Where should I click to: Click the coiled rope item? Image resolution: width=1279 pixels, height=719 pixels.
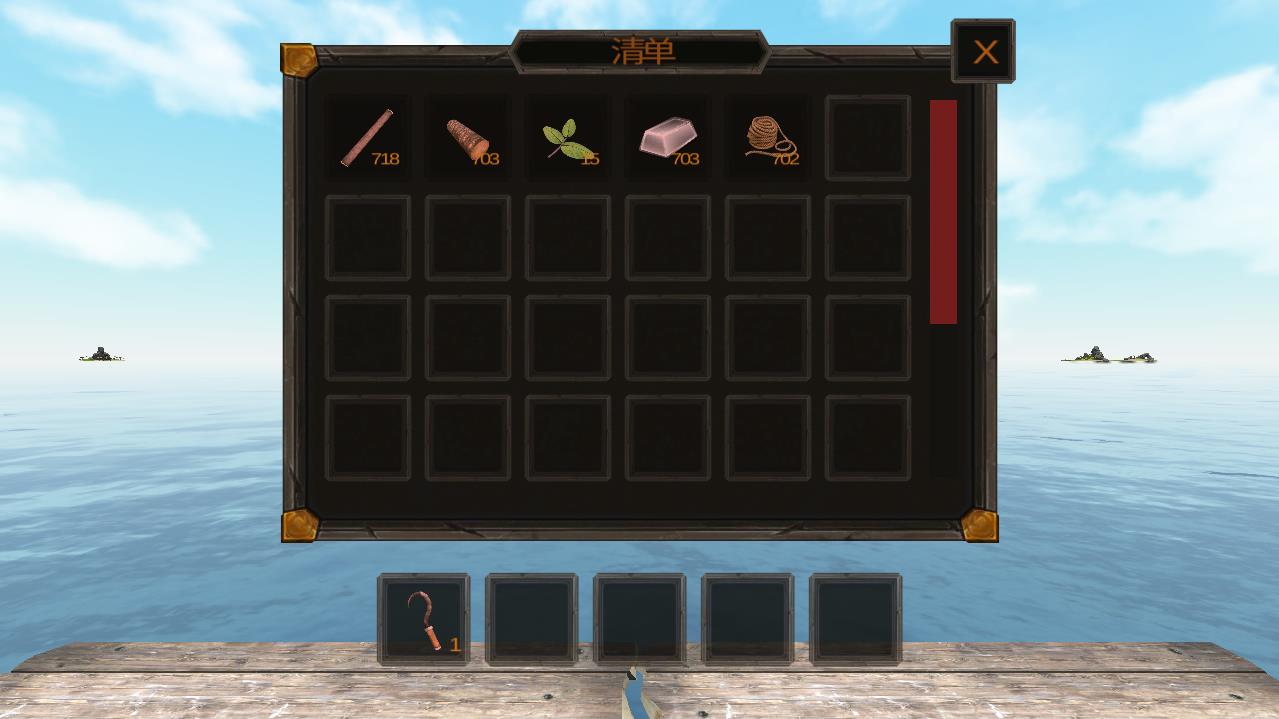pyautogui.click(x=768, y=138)
